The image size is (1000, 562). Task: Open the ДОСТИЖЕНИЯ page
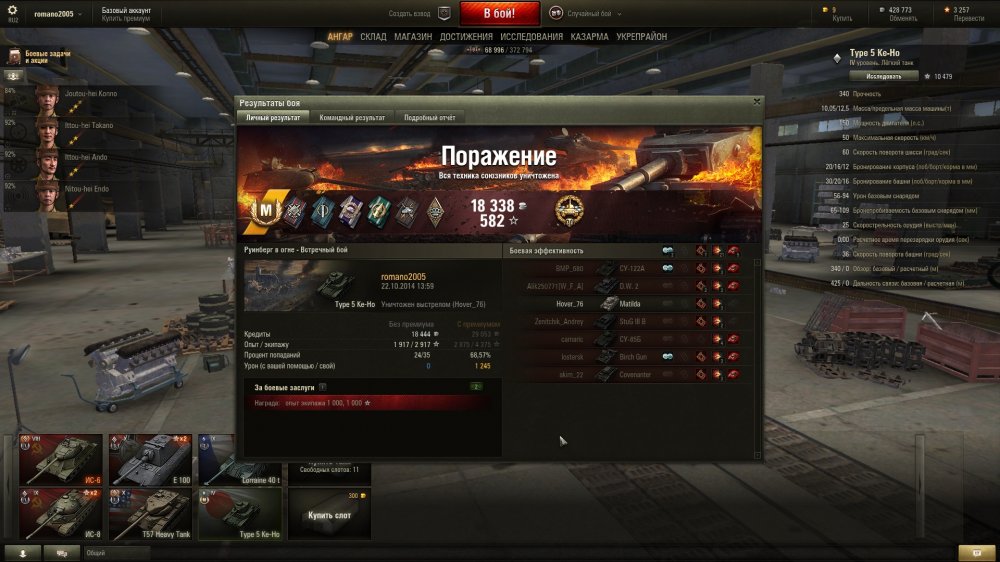(466, 37)
